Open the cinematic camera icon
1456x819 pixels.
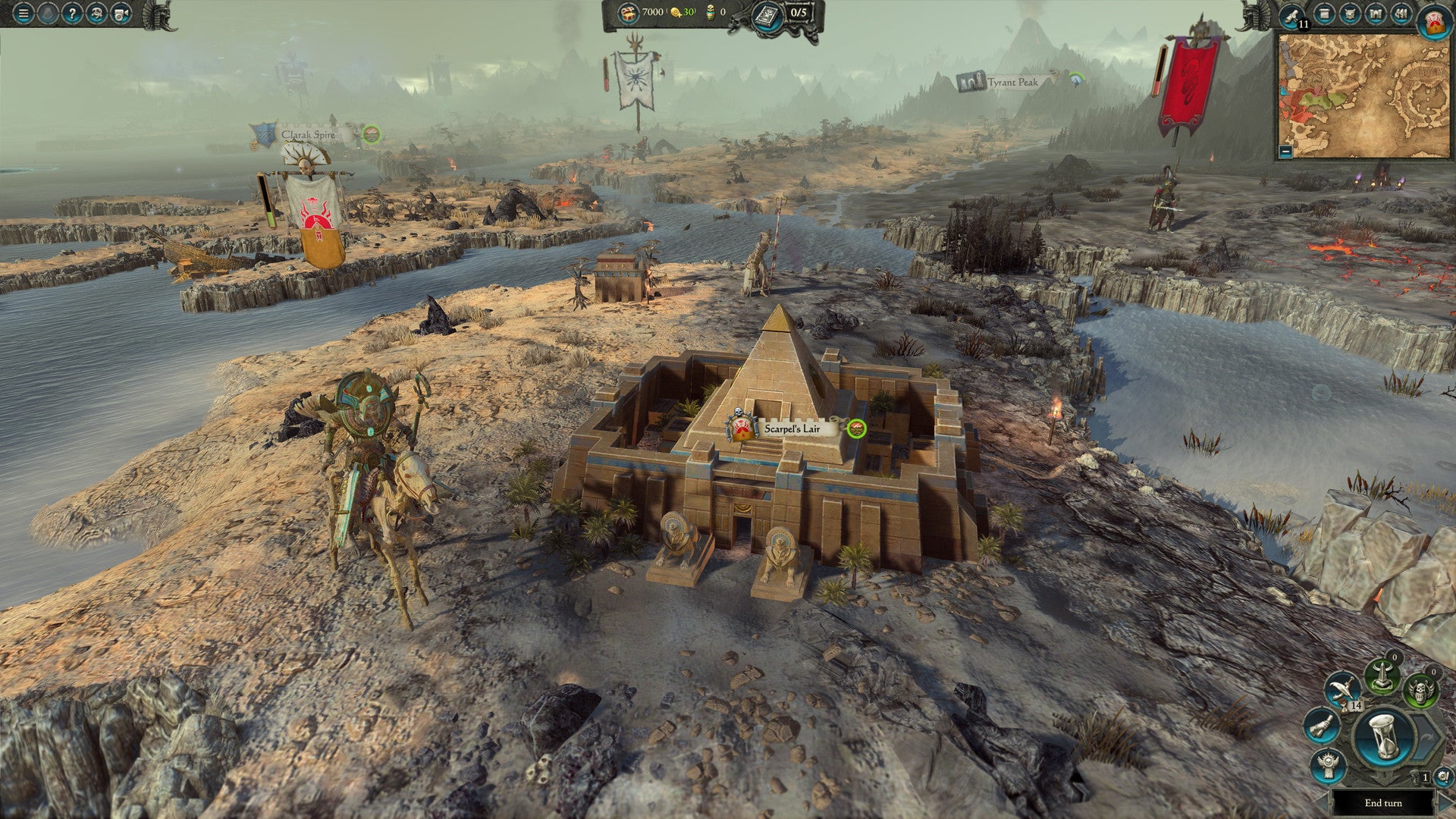coord(122,13)
